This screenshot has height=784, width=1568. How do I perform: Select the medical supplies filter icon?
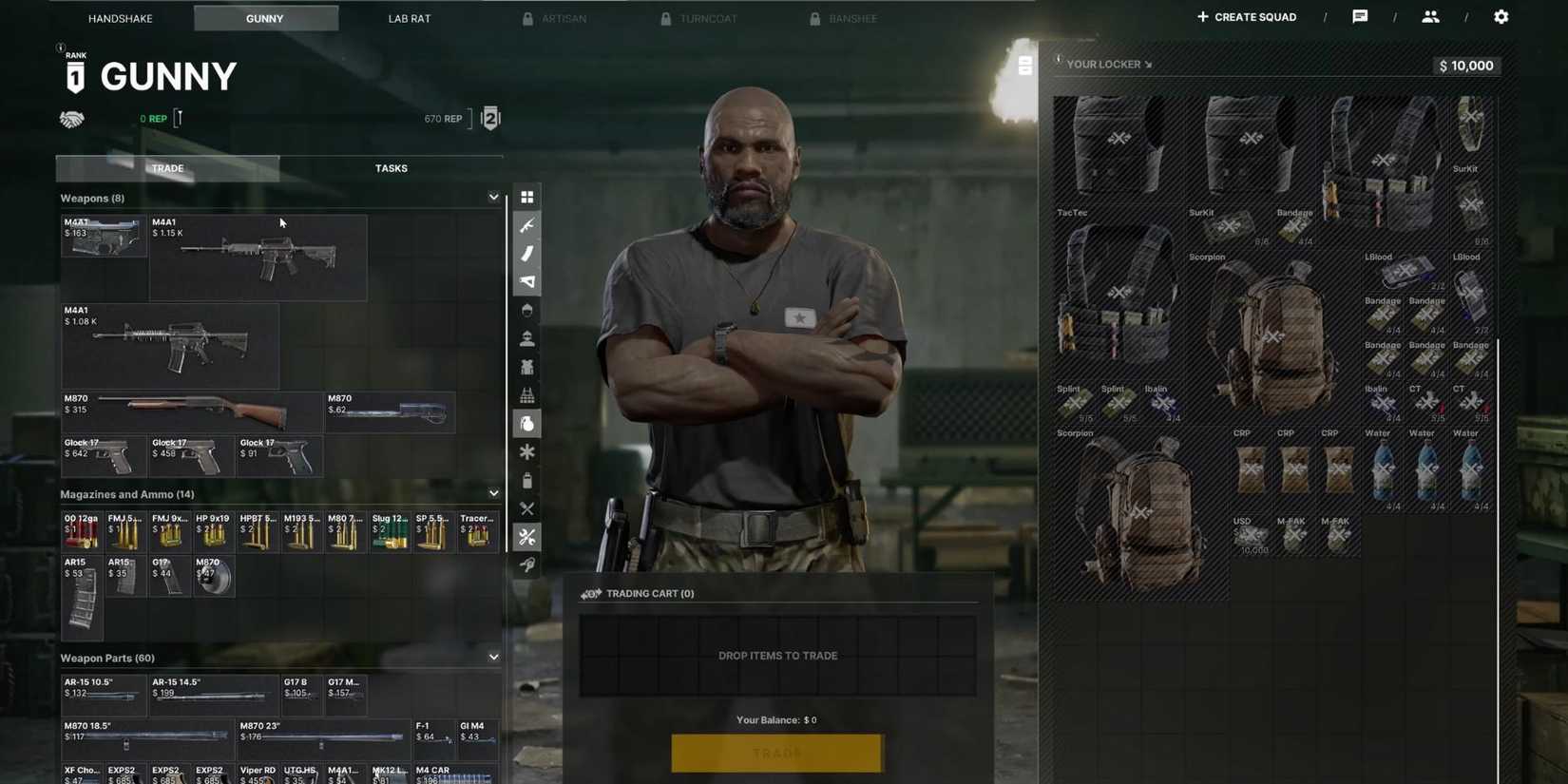coord(527,452)
